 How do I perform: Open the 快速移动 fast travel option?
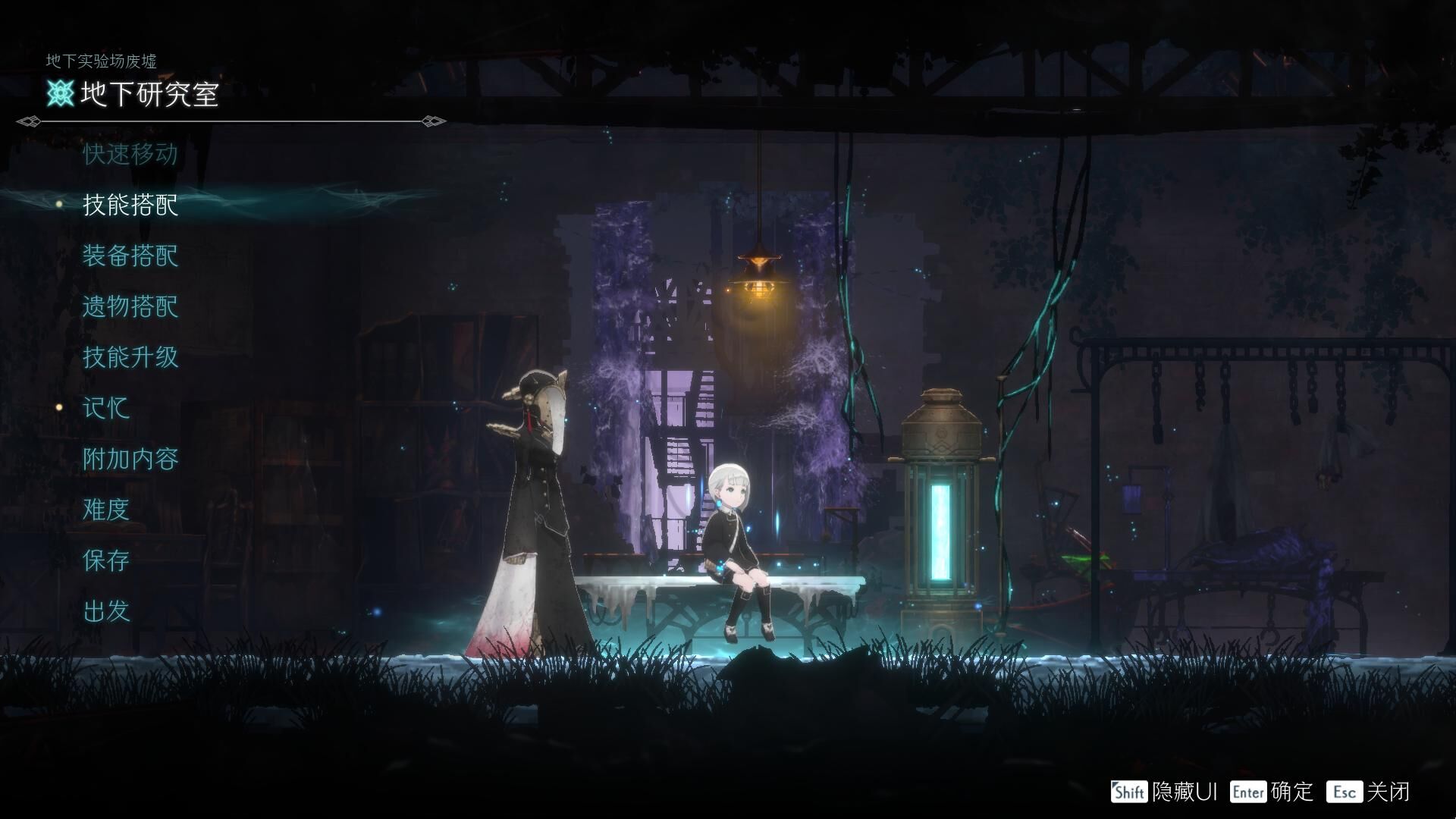[130, 154]
